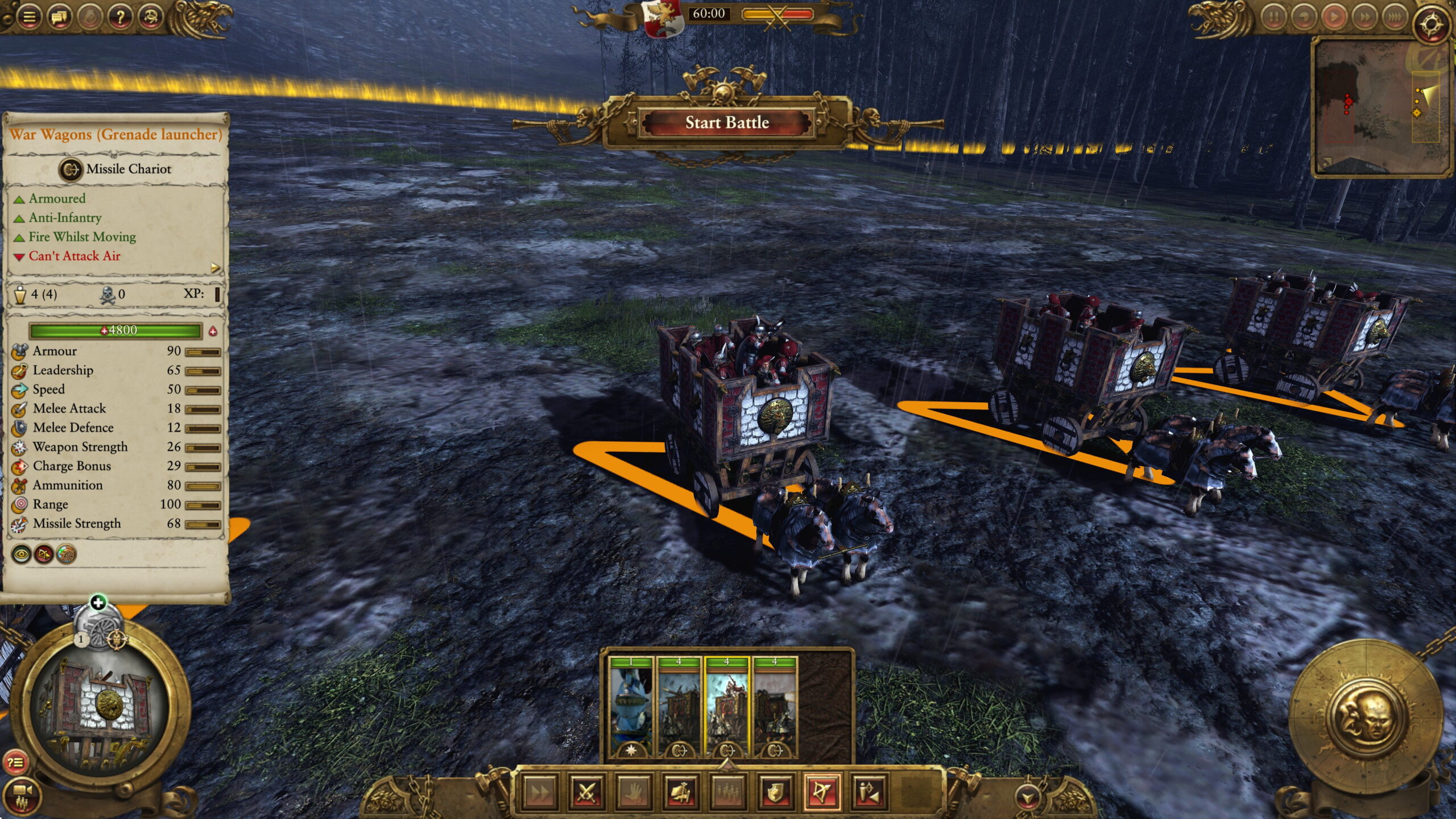Click the video camera button
This screenshot has width=1456, height=819.
pyautogui.click(x=23, y=792)
